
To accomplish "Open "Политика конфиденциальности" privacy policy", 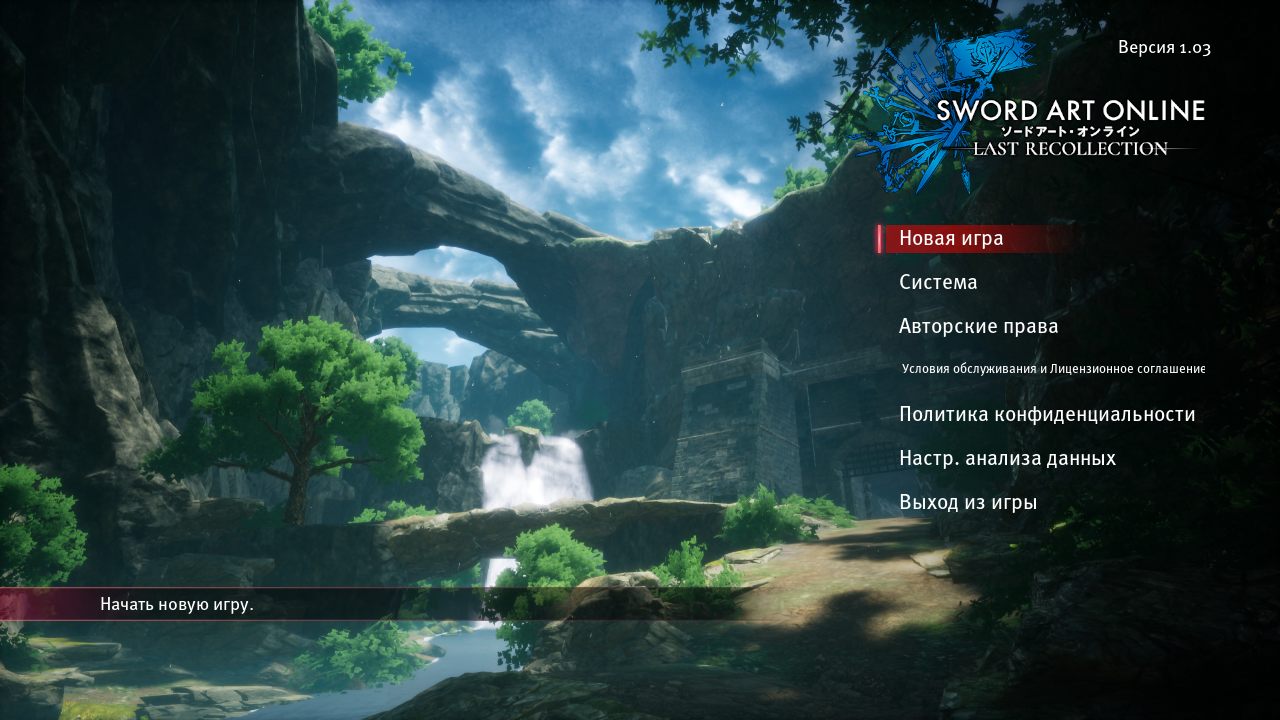I will [1046, 413].
